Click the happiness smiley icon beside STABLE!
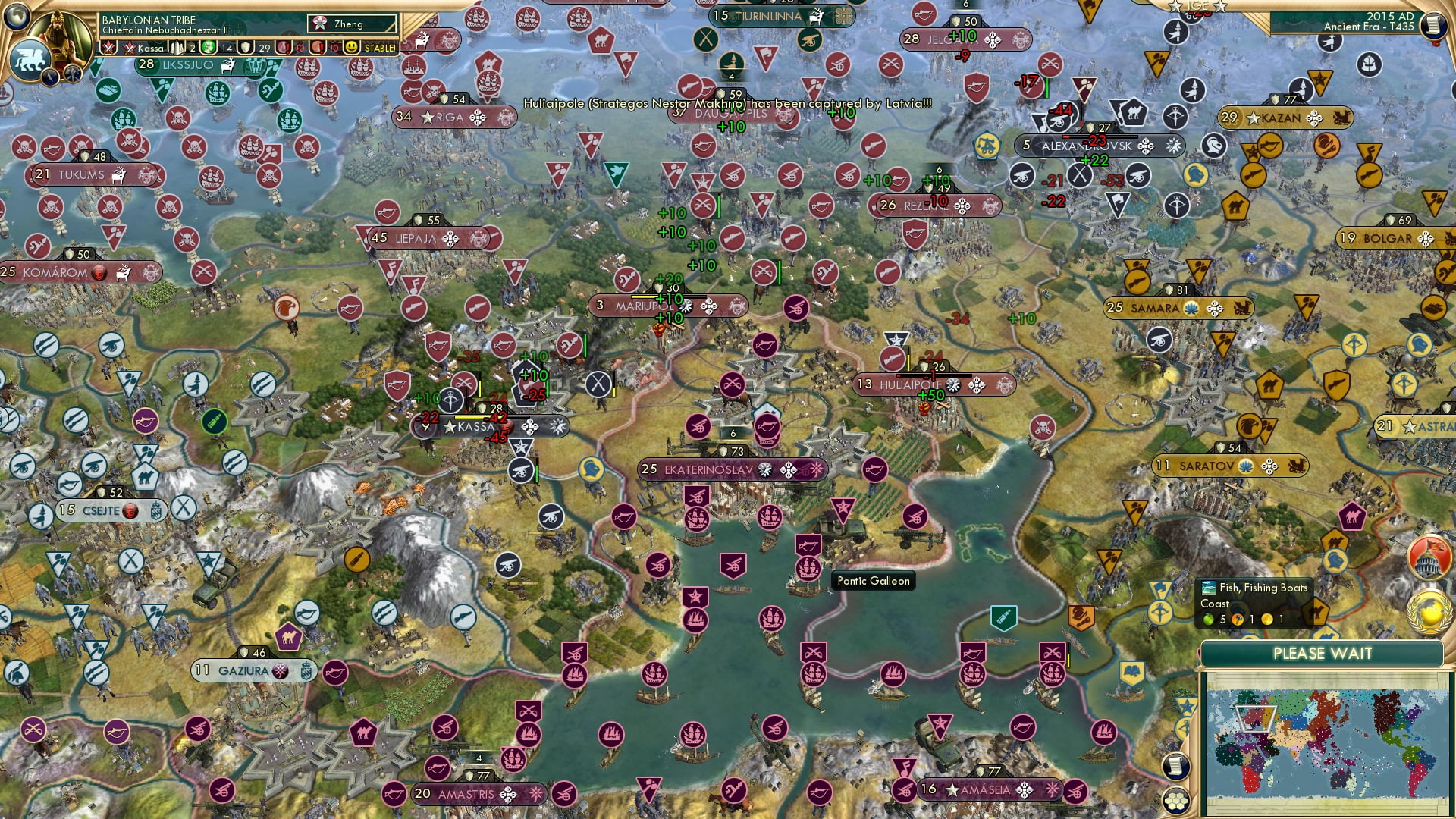The width and height of the screenshot is (1456, 819). pyautogui.click(x=351, y=49)
